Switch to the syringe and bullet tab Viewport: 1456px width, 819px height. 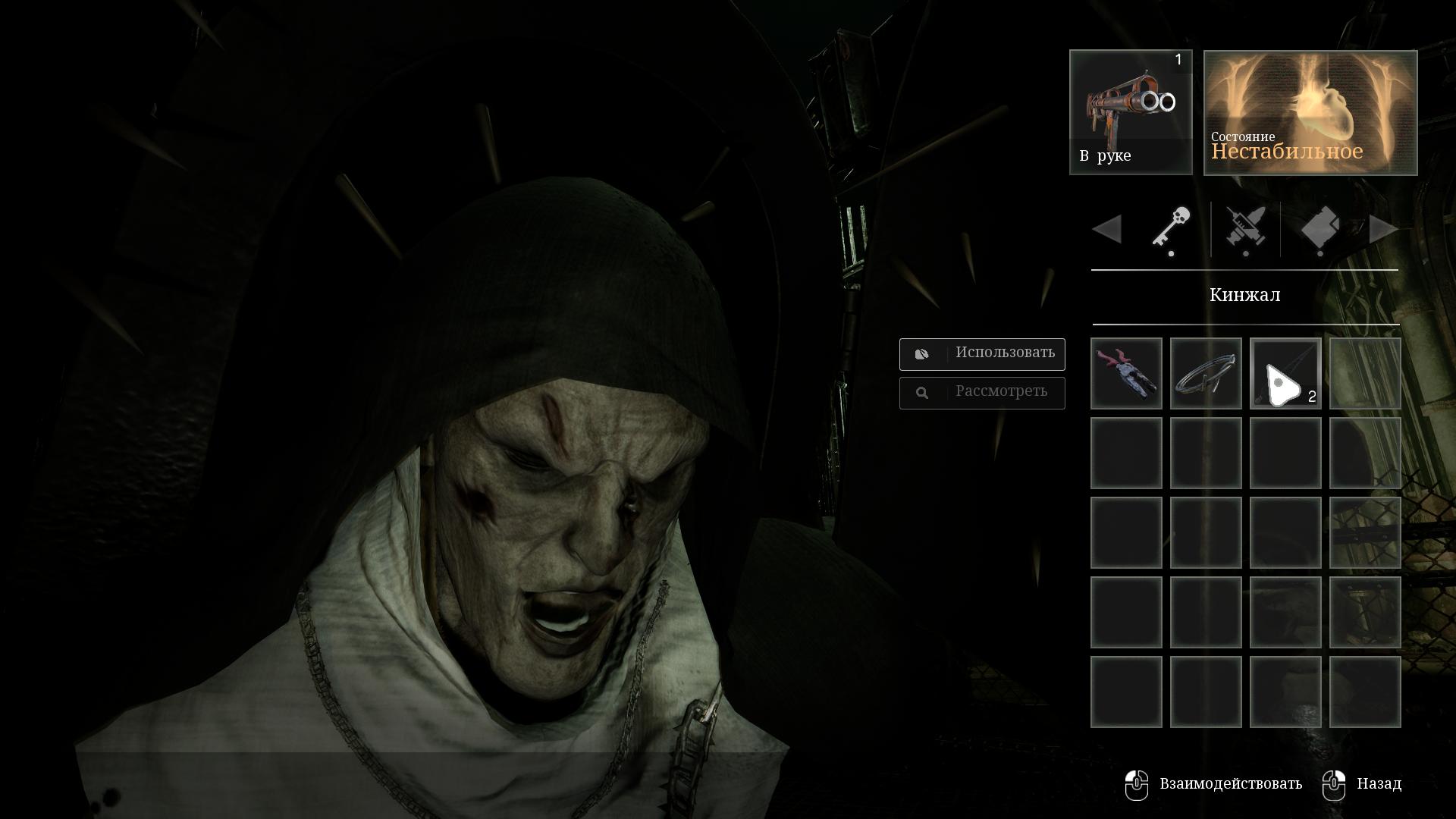click(x=1245, y=228)
